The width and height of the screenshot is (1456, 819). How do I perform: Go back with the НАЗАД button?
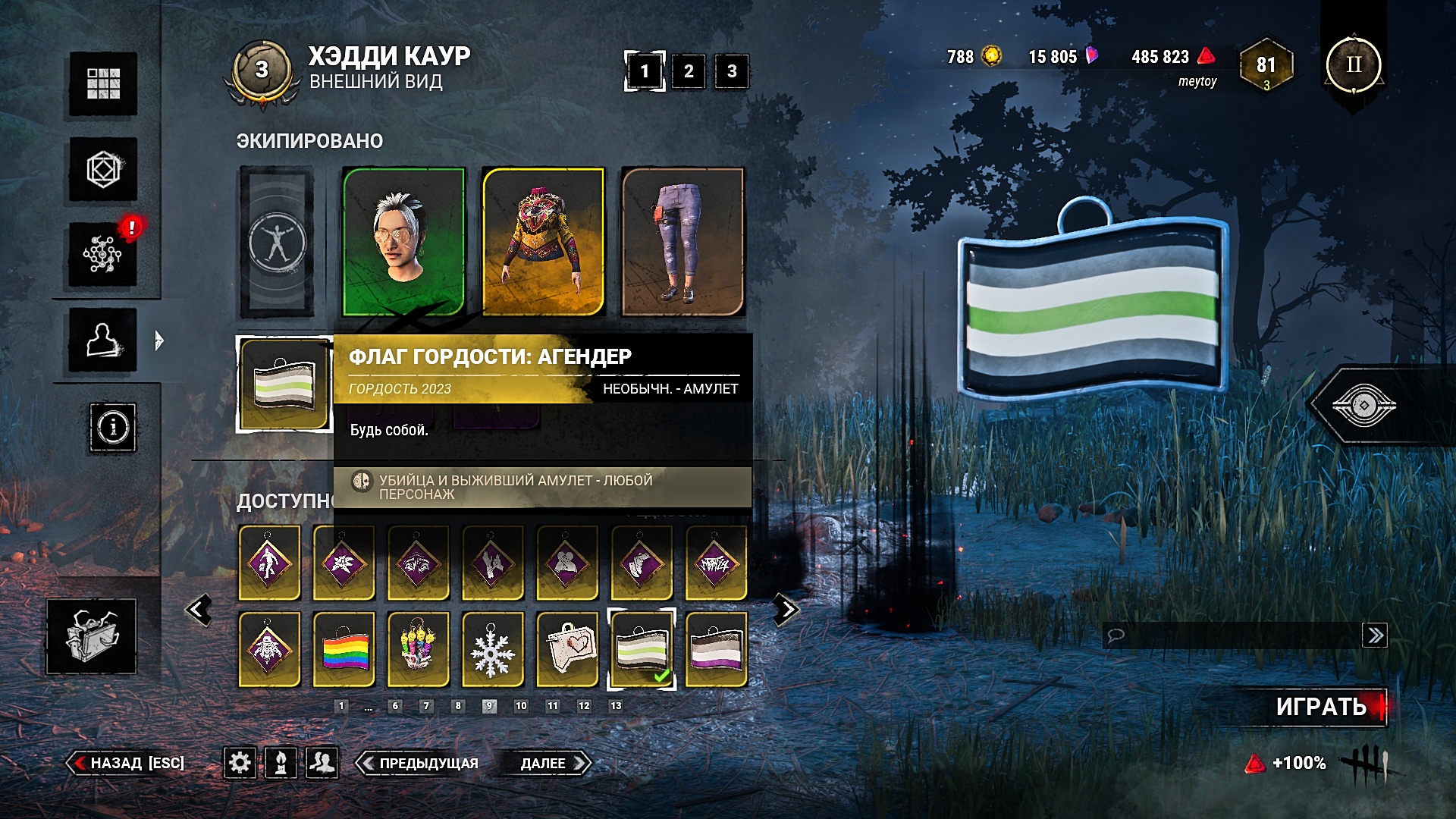point(127,763)
